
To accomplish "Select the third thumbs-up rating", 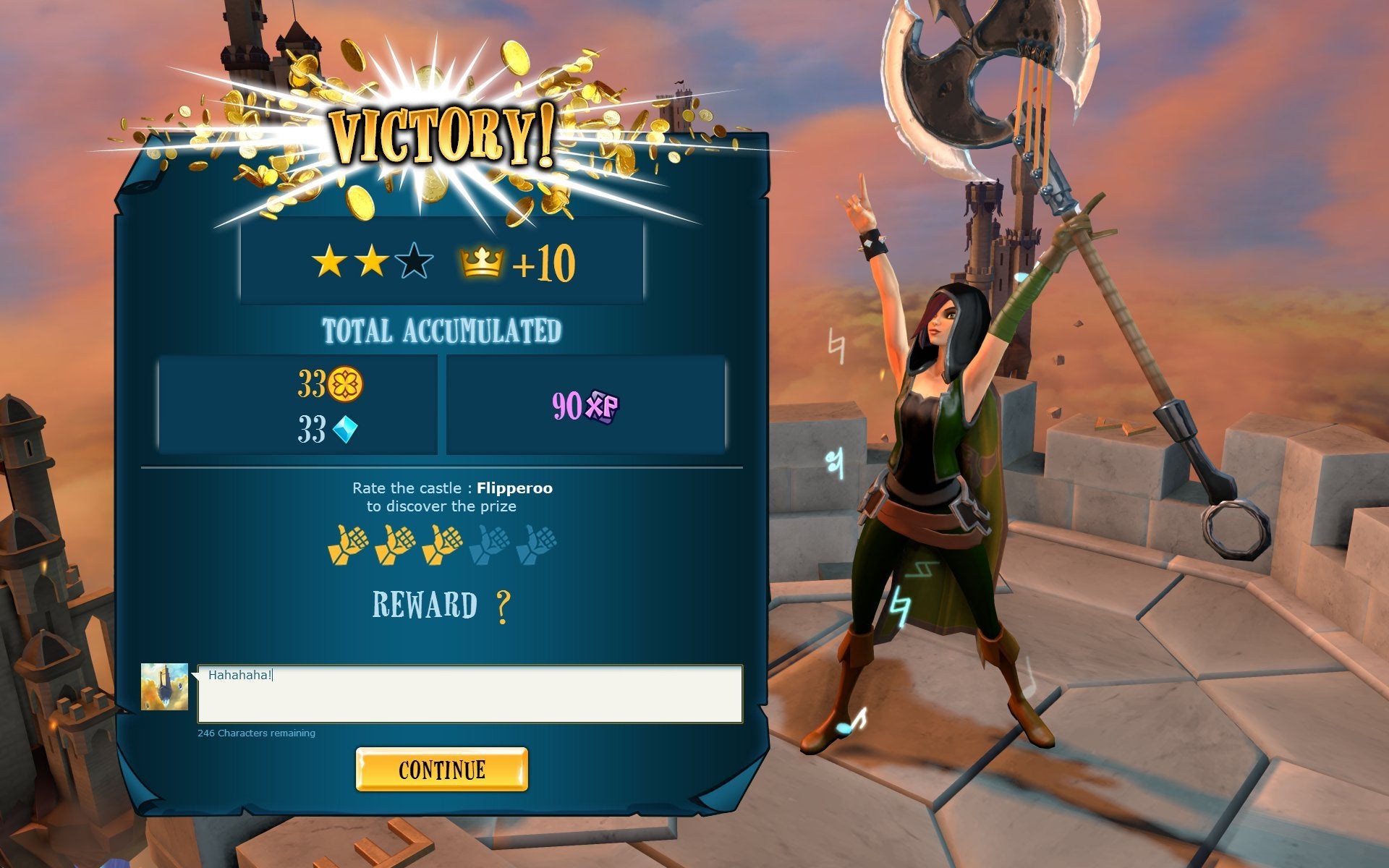I will pyautogui.click(x=441, y=545).
